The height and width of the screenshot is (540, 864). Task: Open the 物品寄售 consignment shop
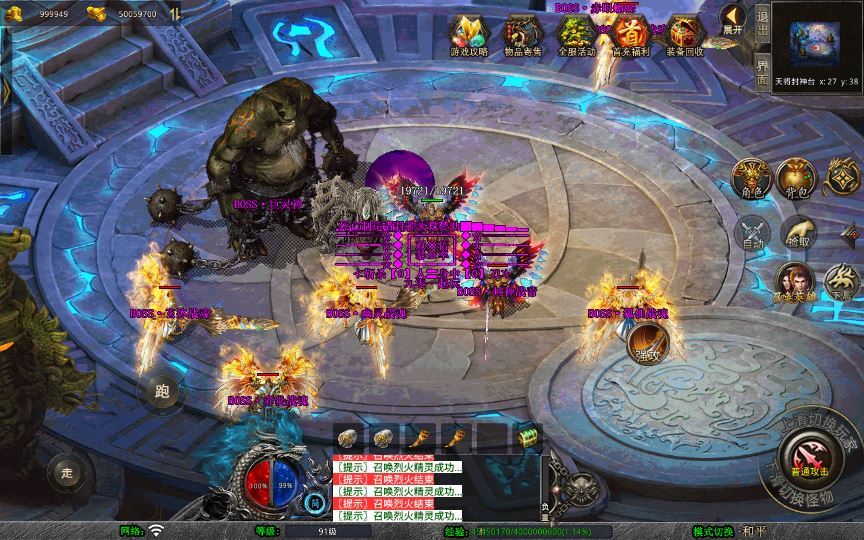click(x=520, y=32)
